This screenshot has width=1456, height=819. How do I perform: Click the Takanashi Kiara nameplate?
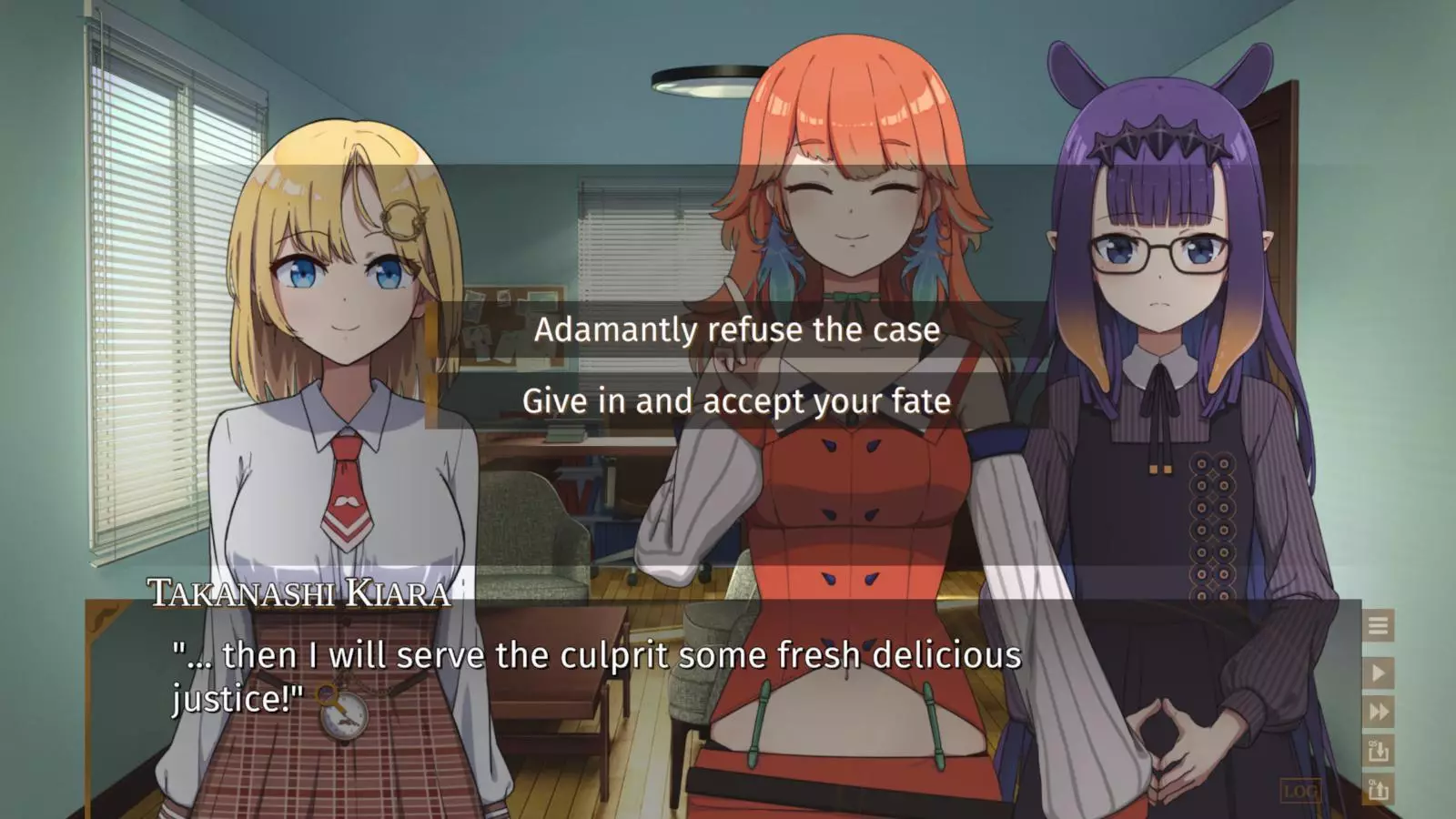(297, 592)
